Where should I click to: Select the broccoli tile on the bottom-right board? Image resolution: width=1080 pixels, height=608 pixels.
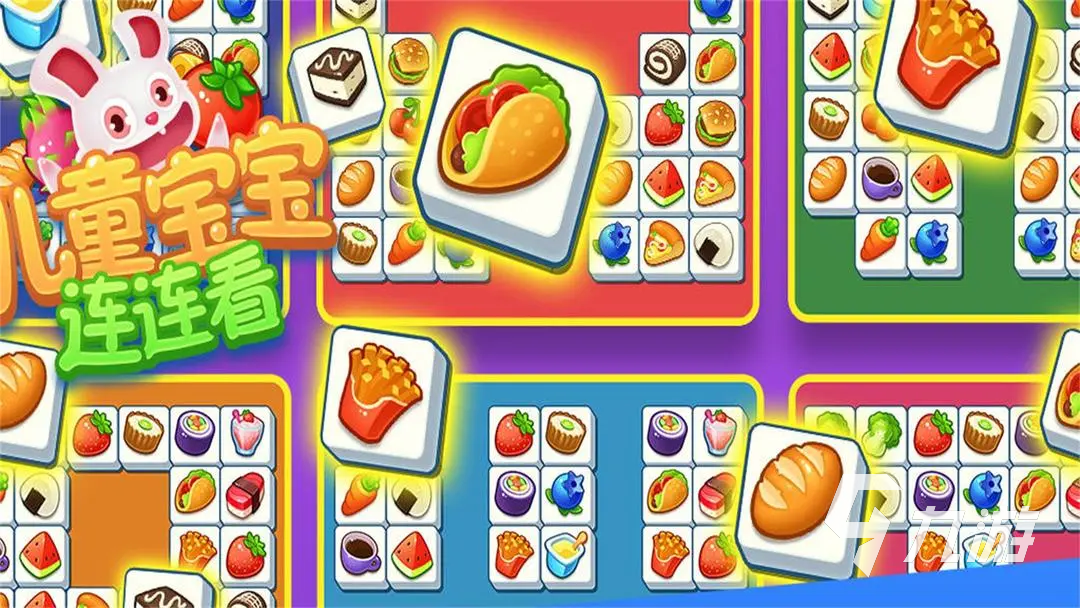tap(881, 432)
